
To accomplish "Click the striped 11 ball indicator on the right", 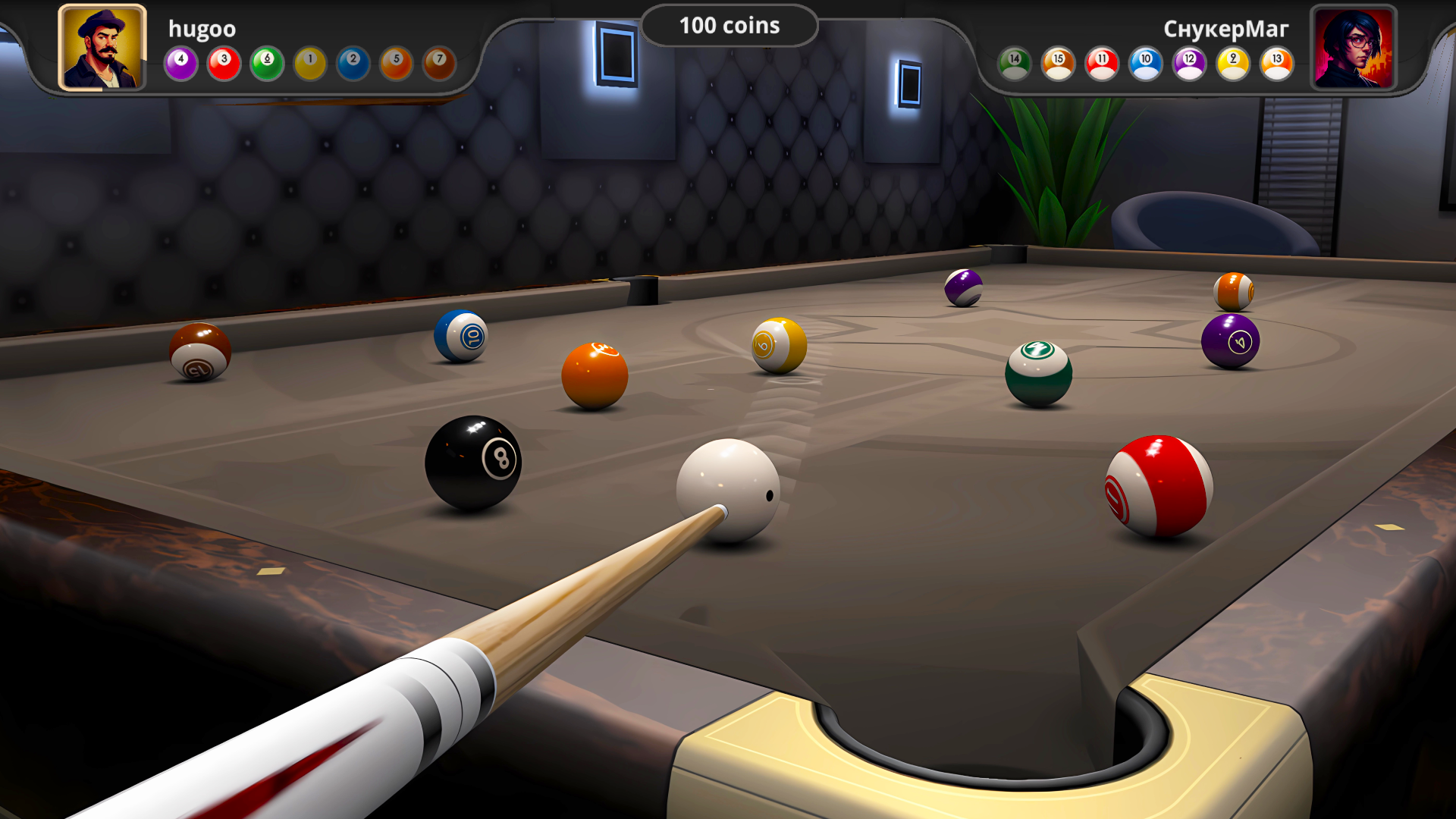I will pyautogui.click(x=1102, y=64).
